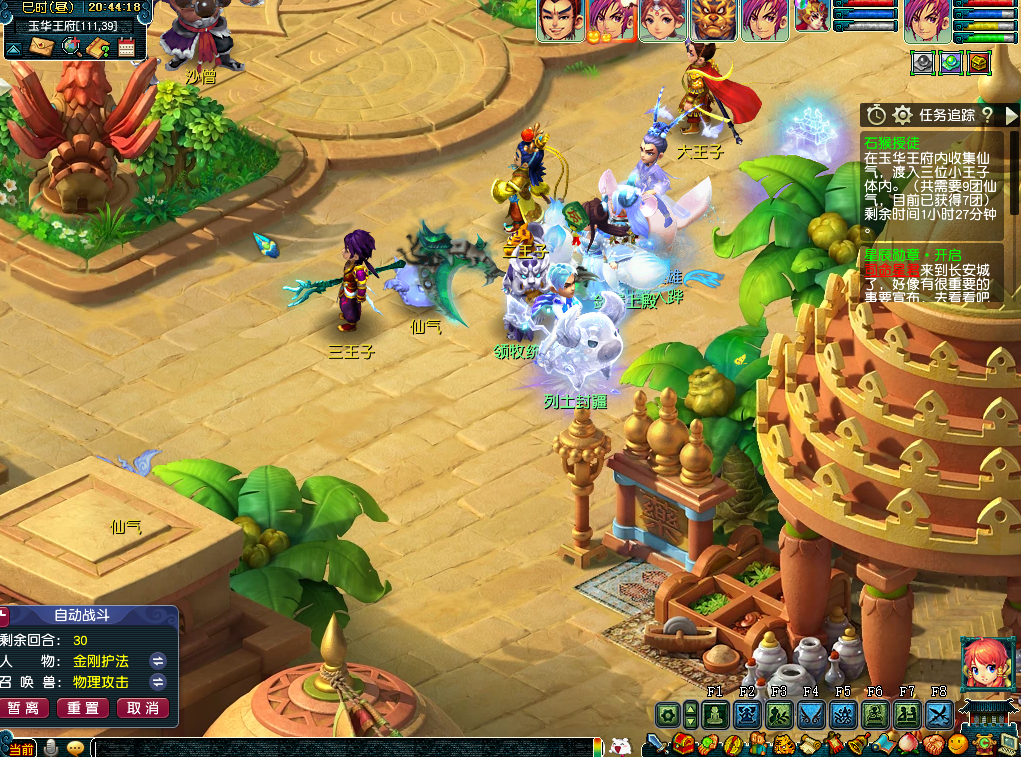Click the quest tracker stopwatch icon

coord(876,115)
